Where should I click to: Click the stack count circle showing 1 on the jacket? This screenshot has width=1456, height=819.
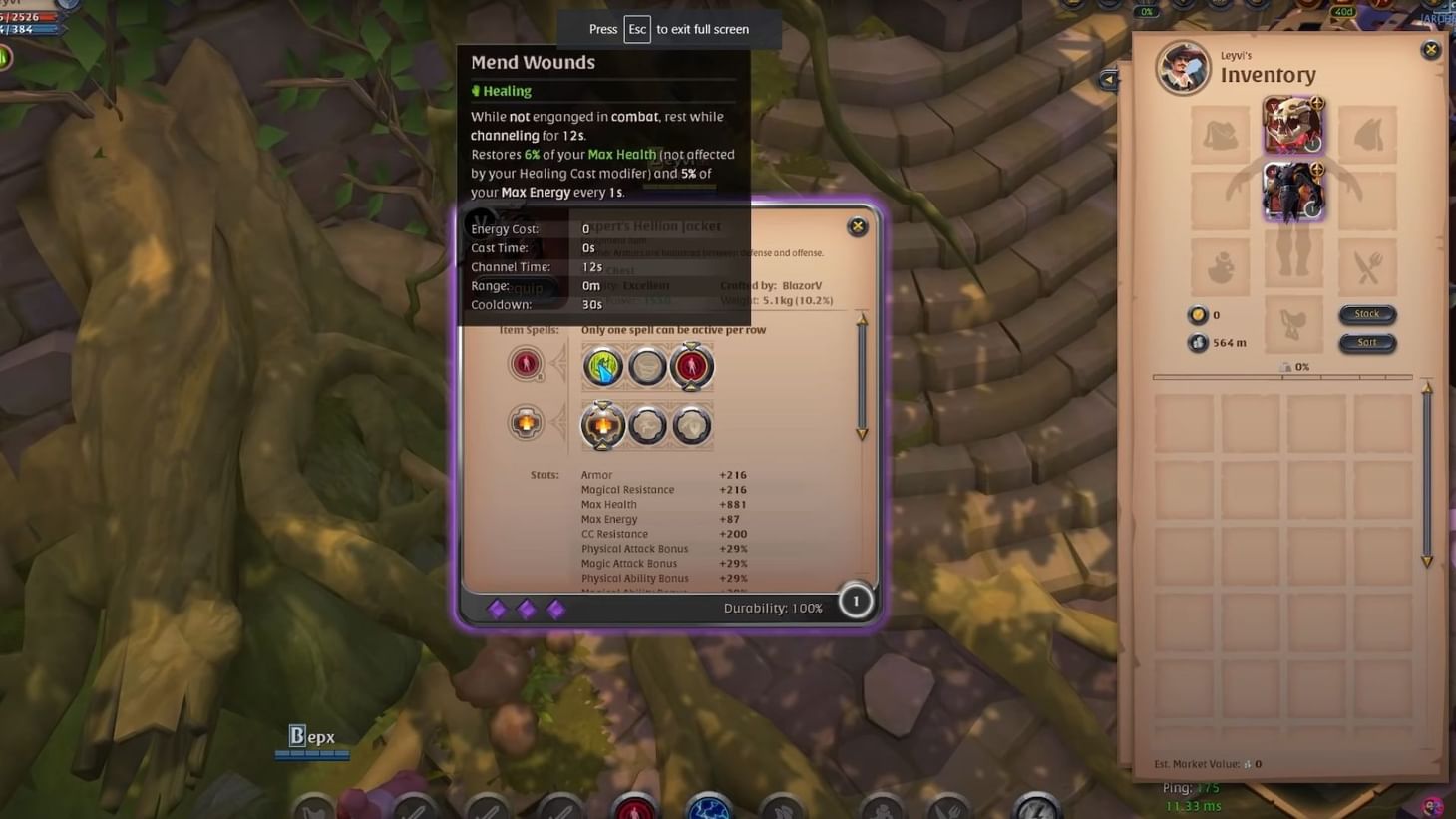tap(855, 601)
